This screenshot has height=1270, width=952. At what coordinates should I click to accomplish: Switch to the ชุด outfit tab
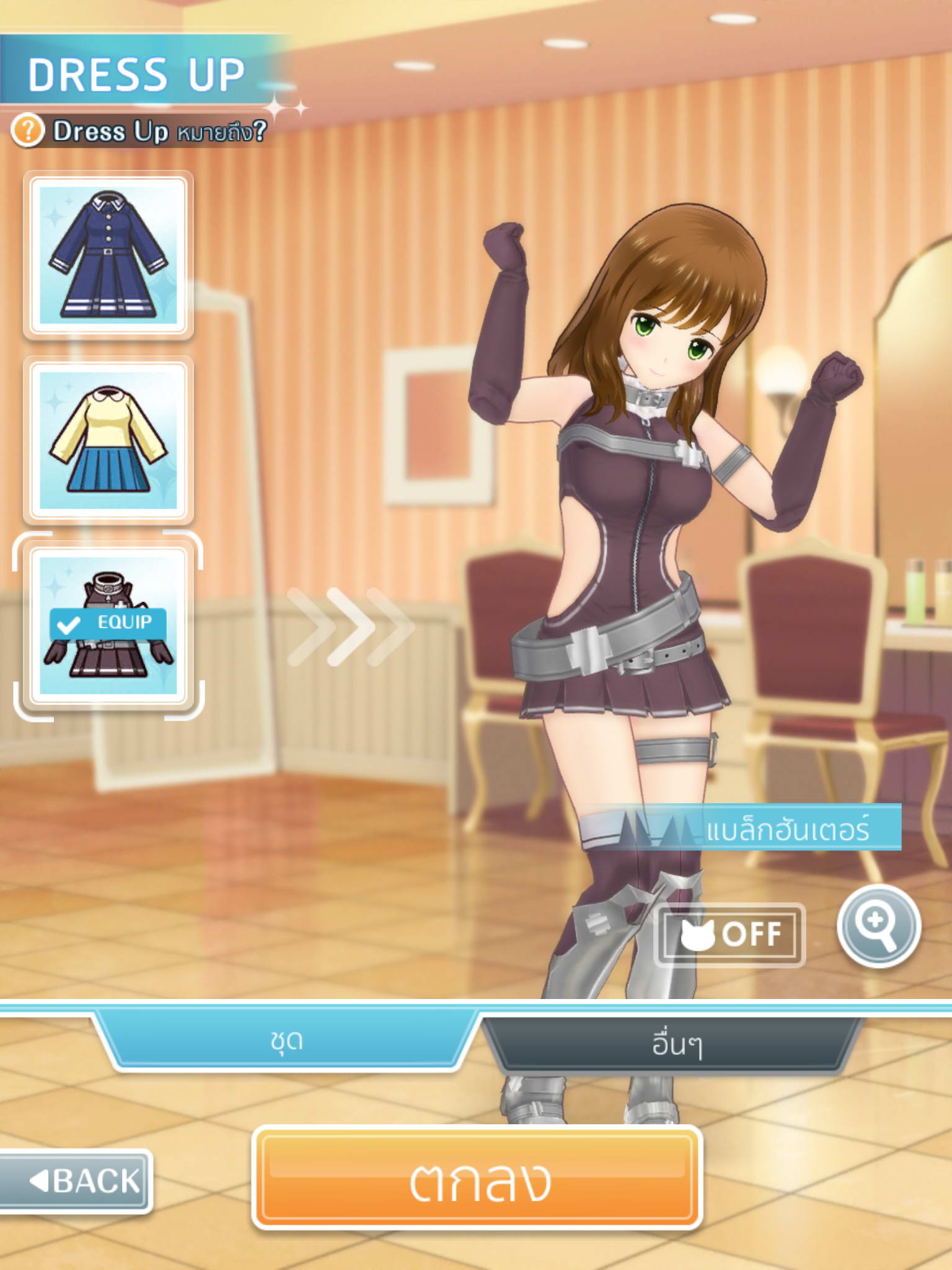click(286, 1041)
